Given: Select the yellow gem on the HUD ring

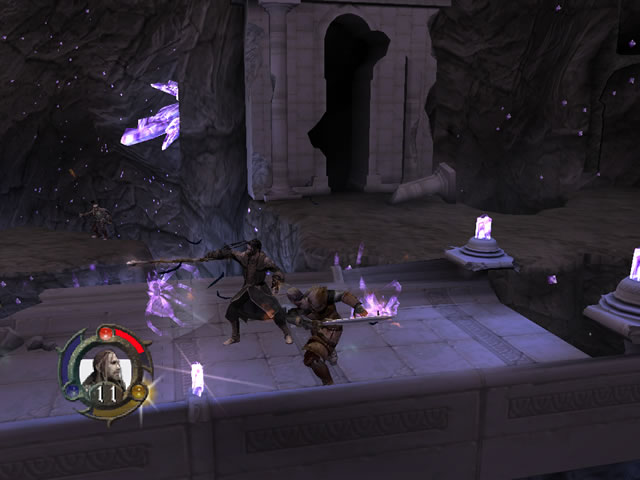Looking at the screenshot, I should 138,390.
